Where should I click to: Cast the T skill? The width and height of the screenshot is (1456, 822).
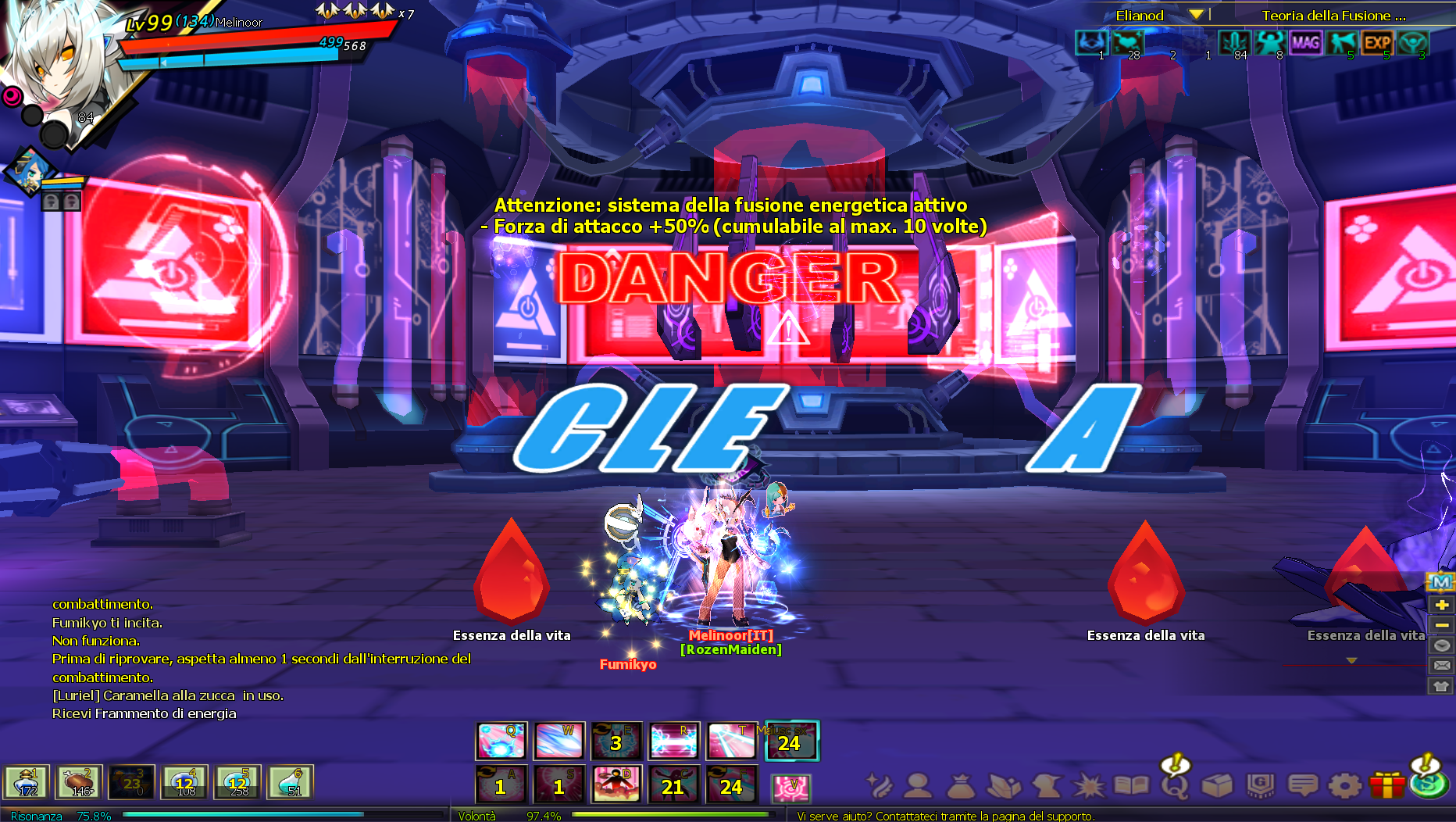point(732,741)
